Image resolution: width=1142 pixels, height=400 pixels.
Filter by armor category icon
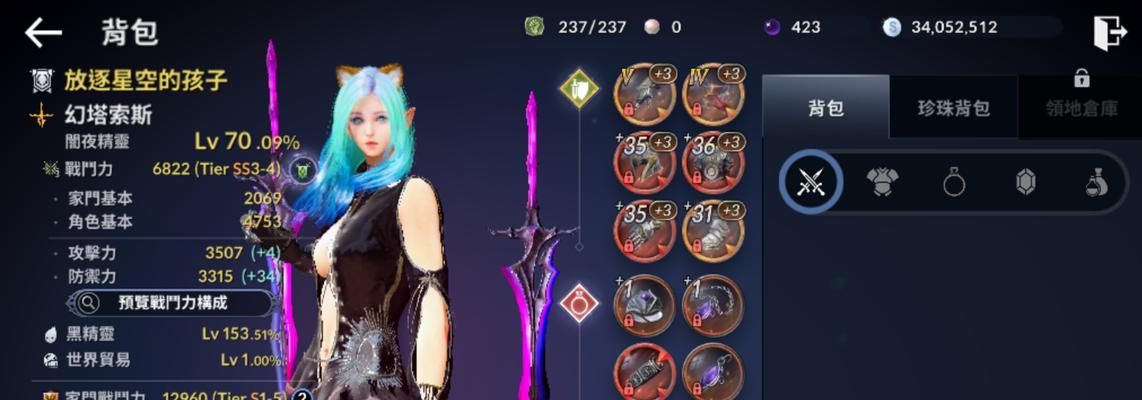(883, 182)
